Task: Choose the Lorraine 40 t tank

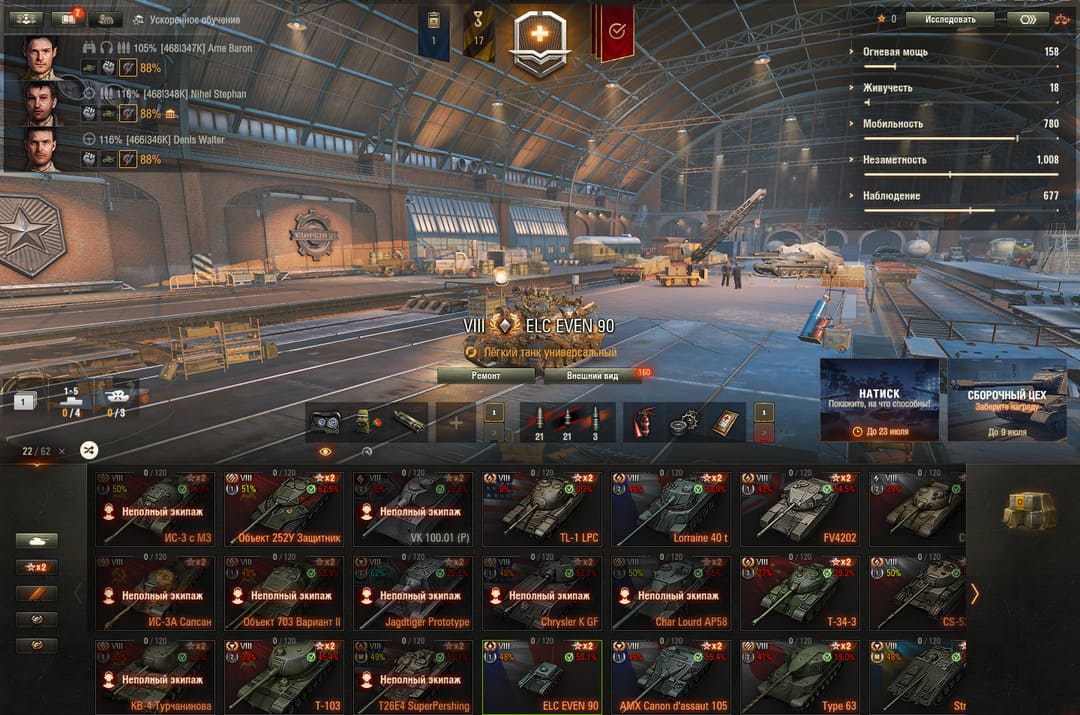Action: tap(670, 508)
